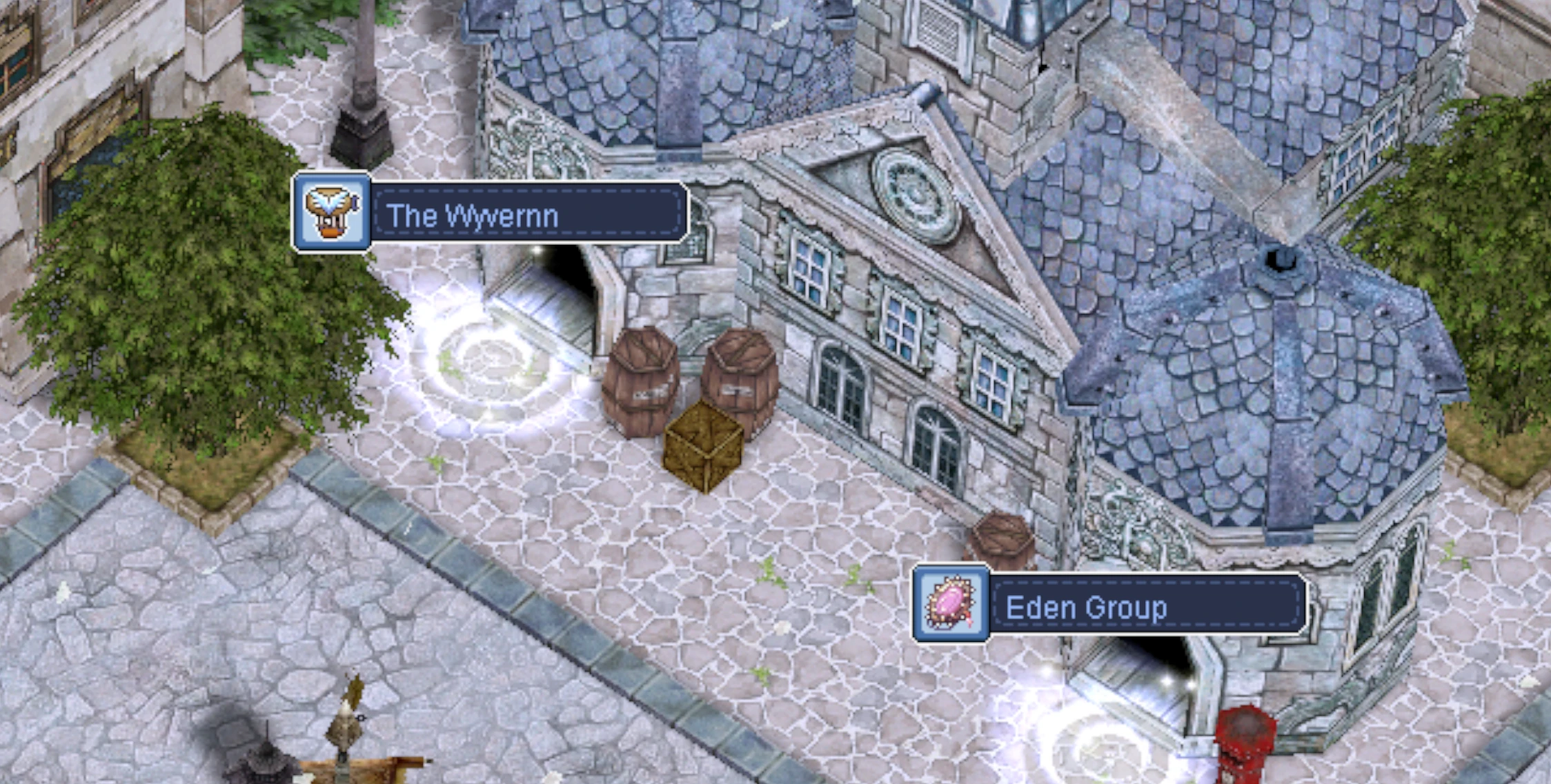The image size is (1551, 784).
Task: Click the name text The Wyvernn
Action: tap(471, 216)
